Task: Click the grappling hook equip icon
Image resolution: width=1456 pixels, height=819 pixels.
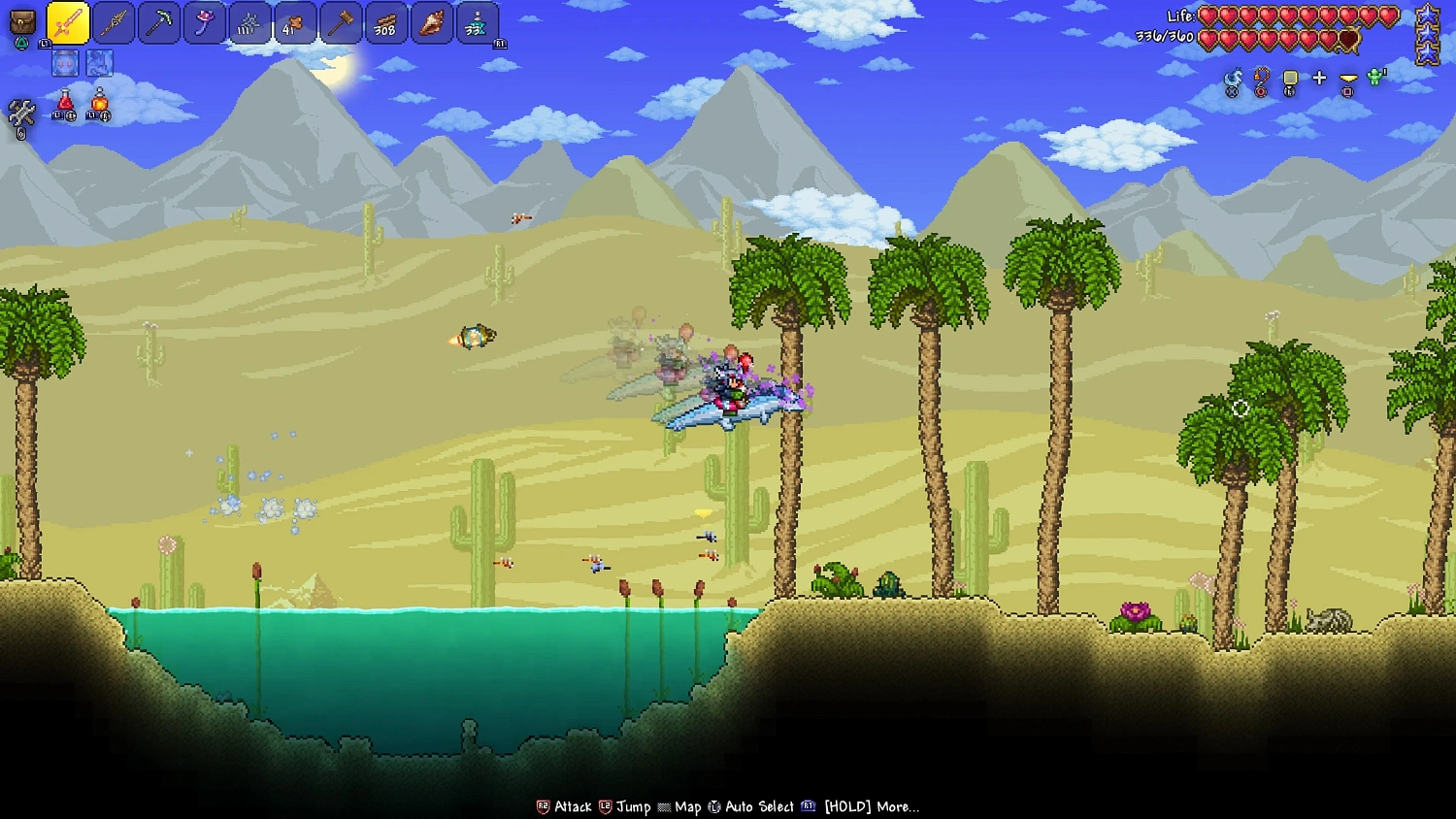Action: [1259, 78]
